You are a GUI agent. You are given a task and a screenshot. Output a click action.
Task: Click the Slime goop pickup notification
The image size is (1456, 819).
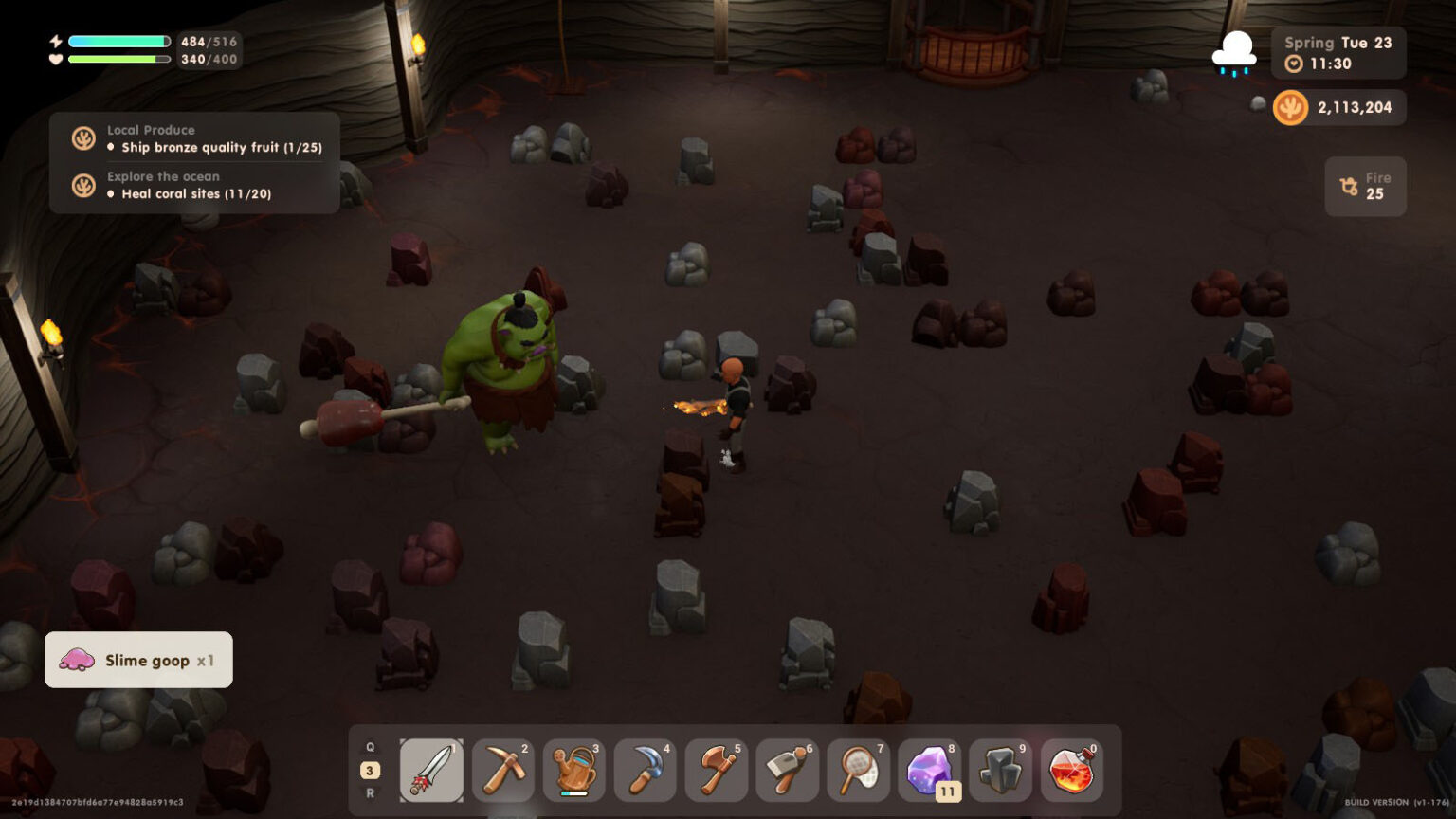point(138,660)
